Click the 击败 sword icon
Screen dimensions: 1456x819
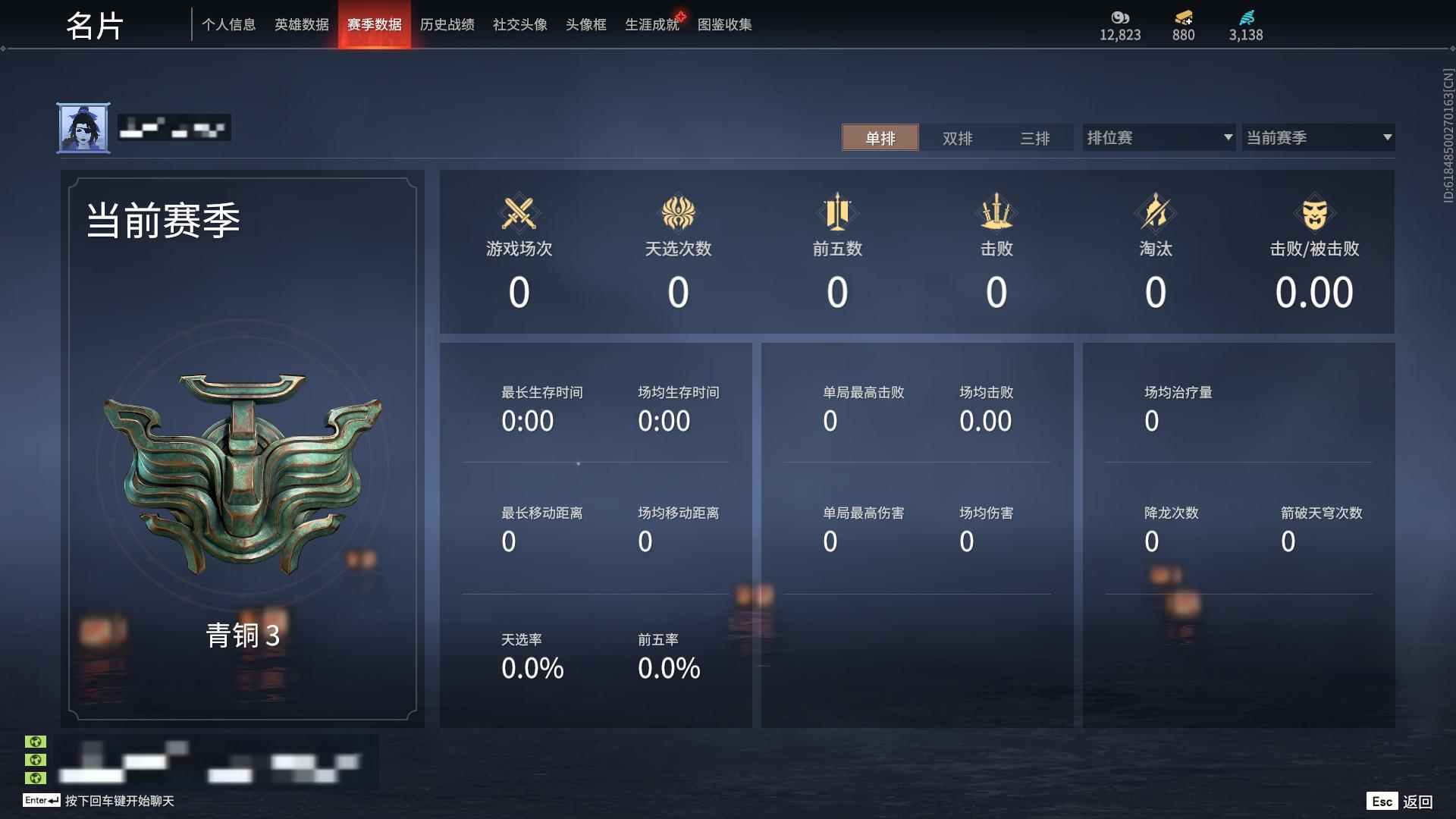996,213
